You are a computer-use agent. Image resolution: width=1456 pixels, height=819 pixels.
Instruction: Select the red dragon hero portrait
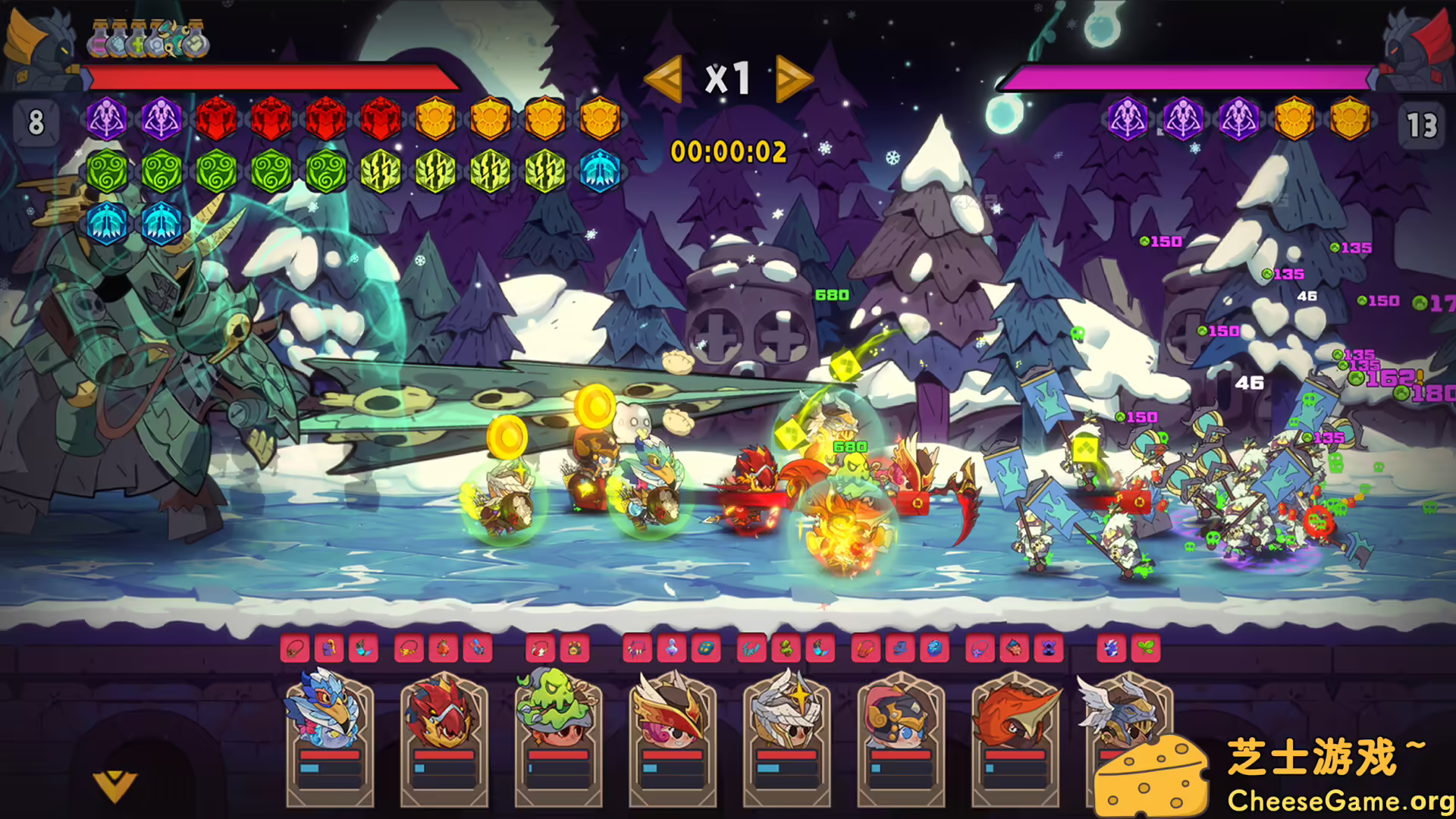[x=442, y=713]
